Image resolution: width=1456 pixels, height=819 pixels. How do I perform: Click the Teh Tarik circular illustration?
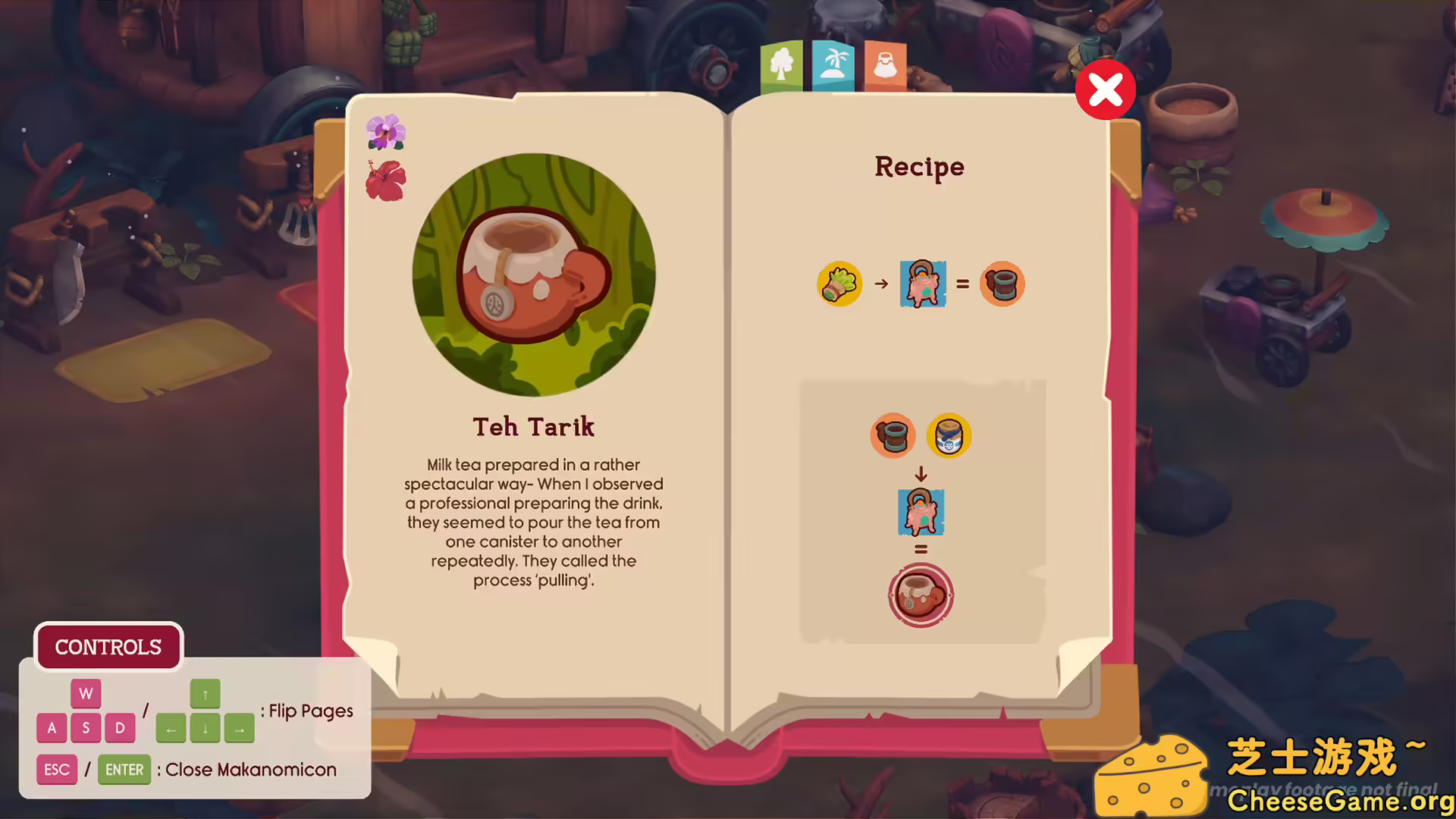(534, 273)
